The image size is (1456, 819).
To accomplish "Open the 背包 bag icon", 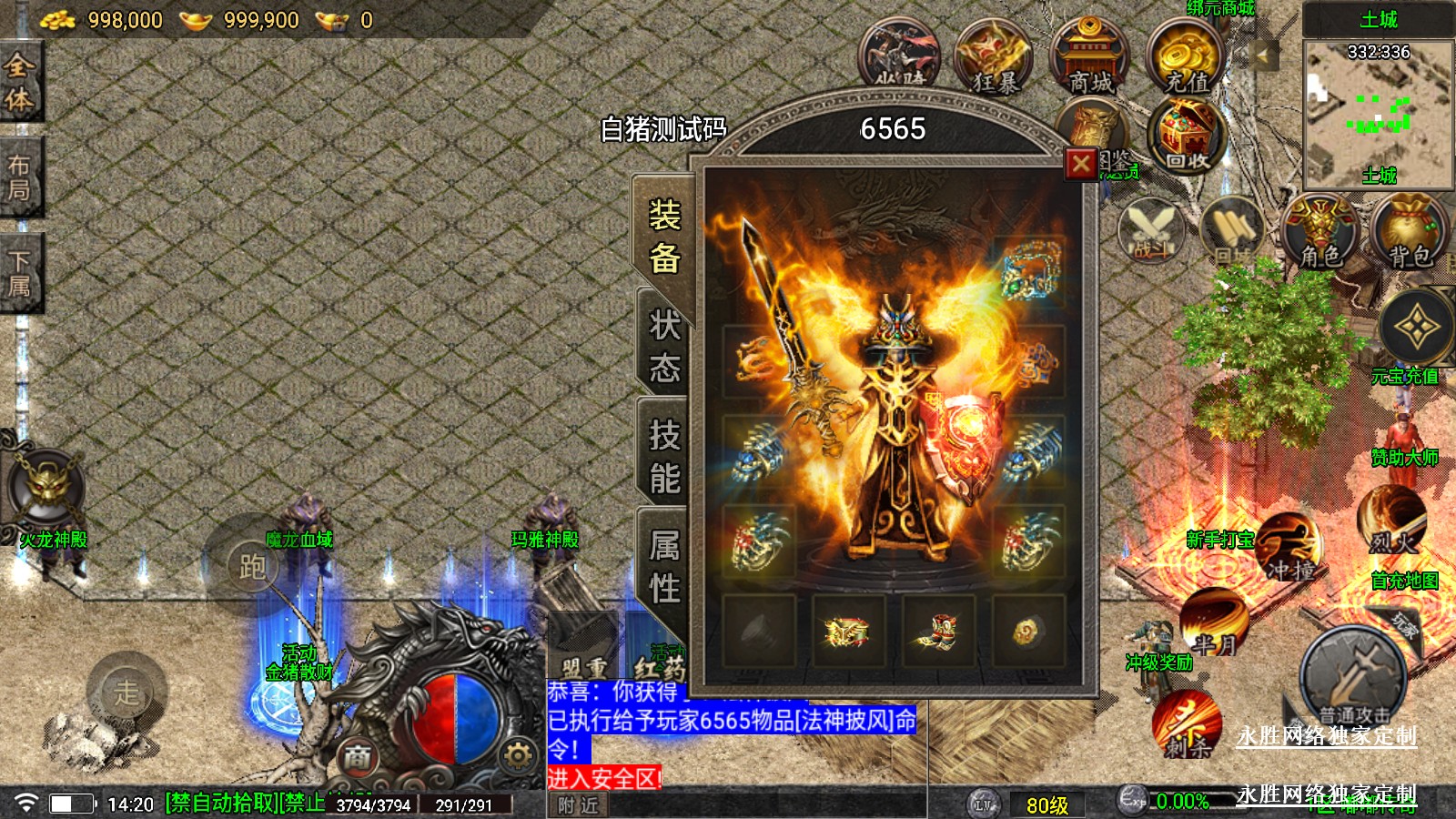I will click(x=1409, y=232).
